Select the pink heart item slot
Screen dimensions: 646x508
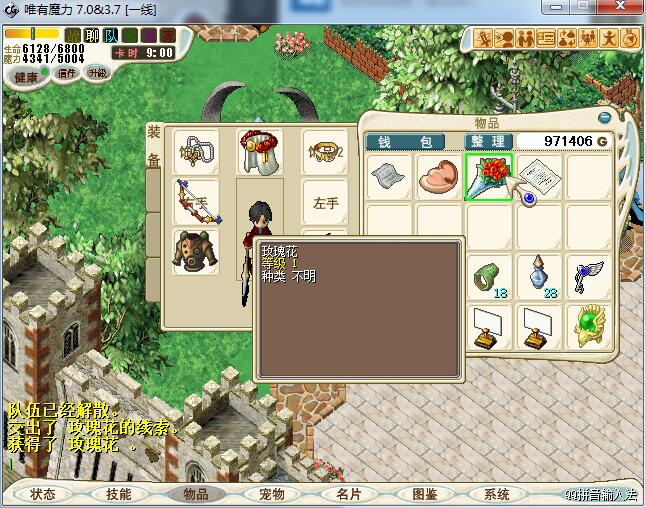(439, 177)
